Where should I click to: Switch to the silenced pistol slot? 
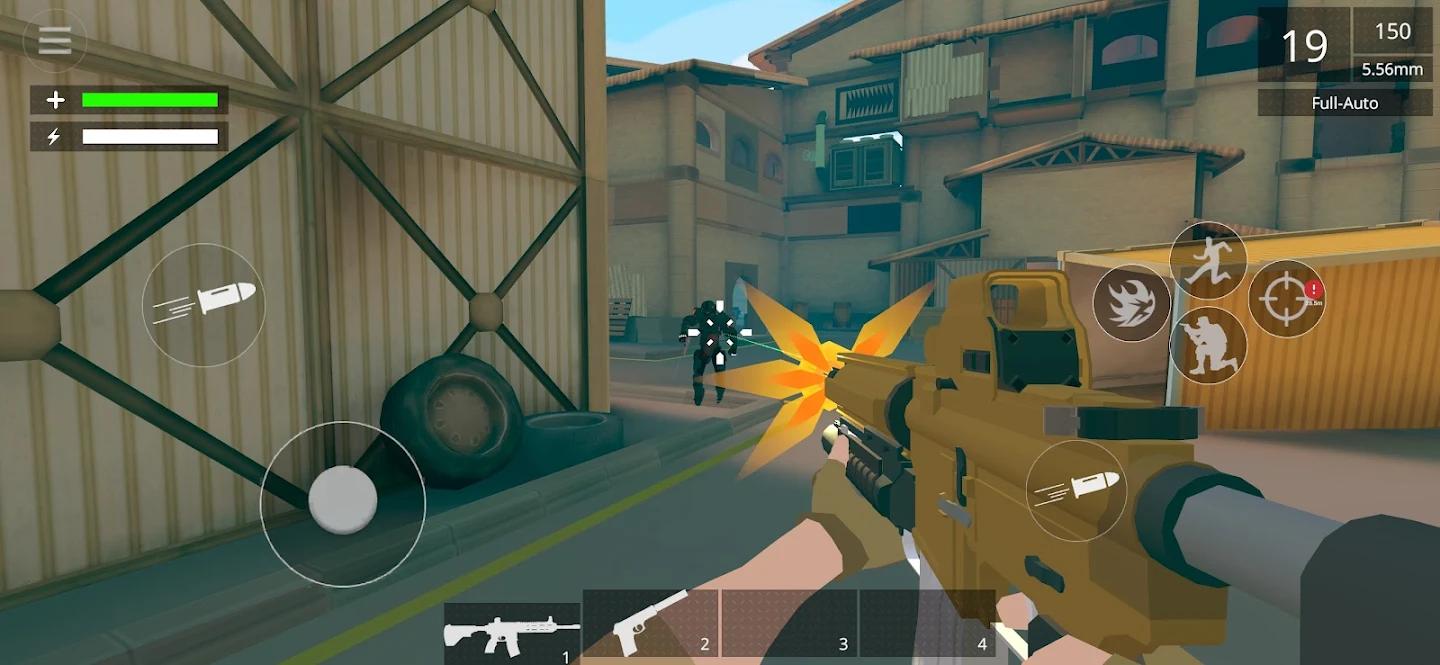tap(651, 624)
